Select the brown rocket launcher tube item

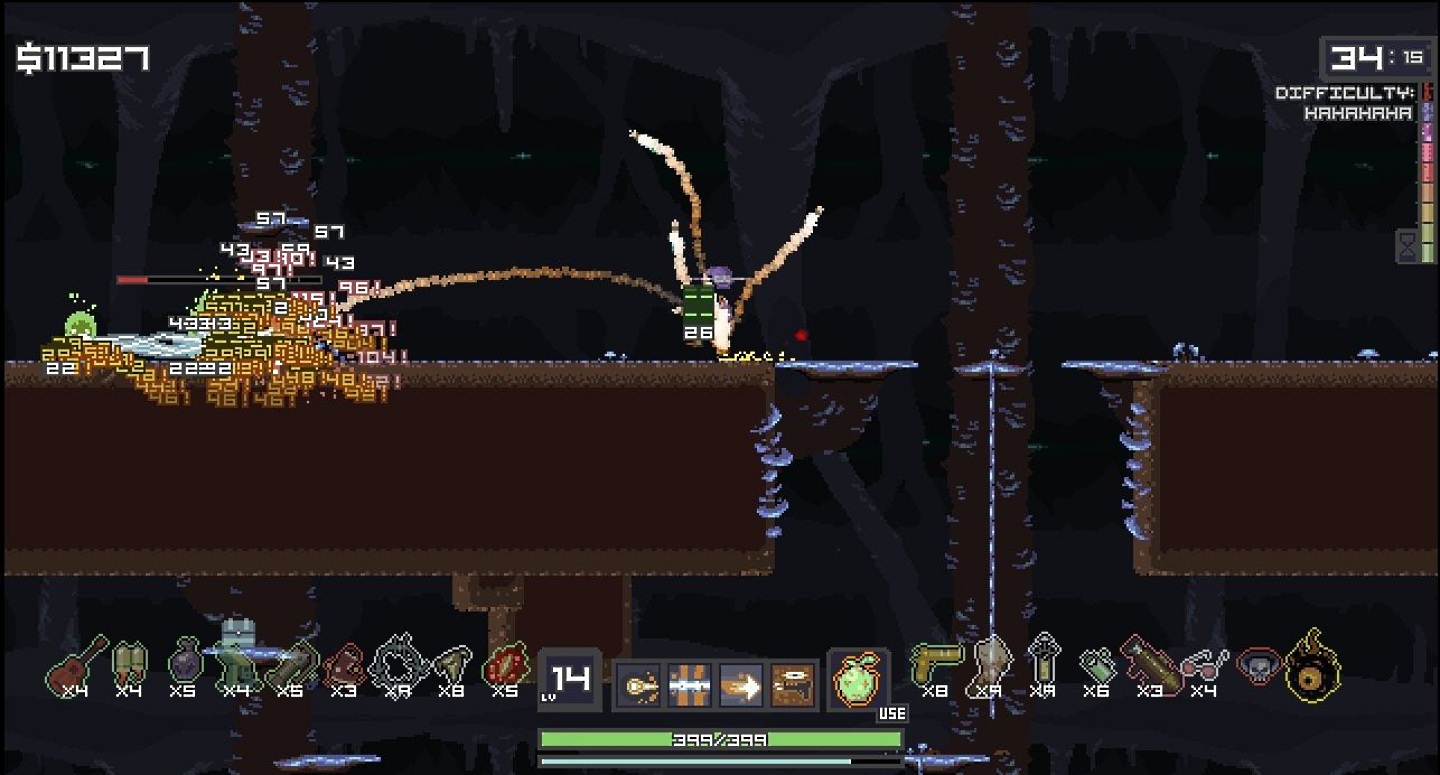point(1150,663)
